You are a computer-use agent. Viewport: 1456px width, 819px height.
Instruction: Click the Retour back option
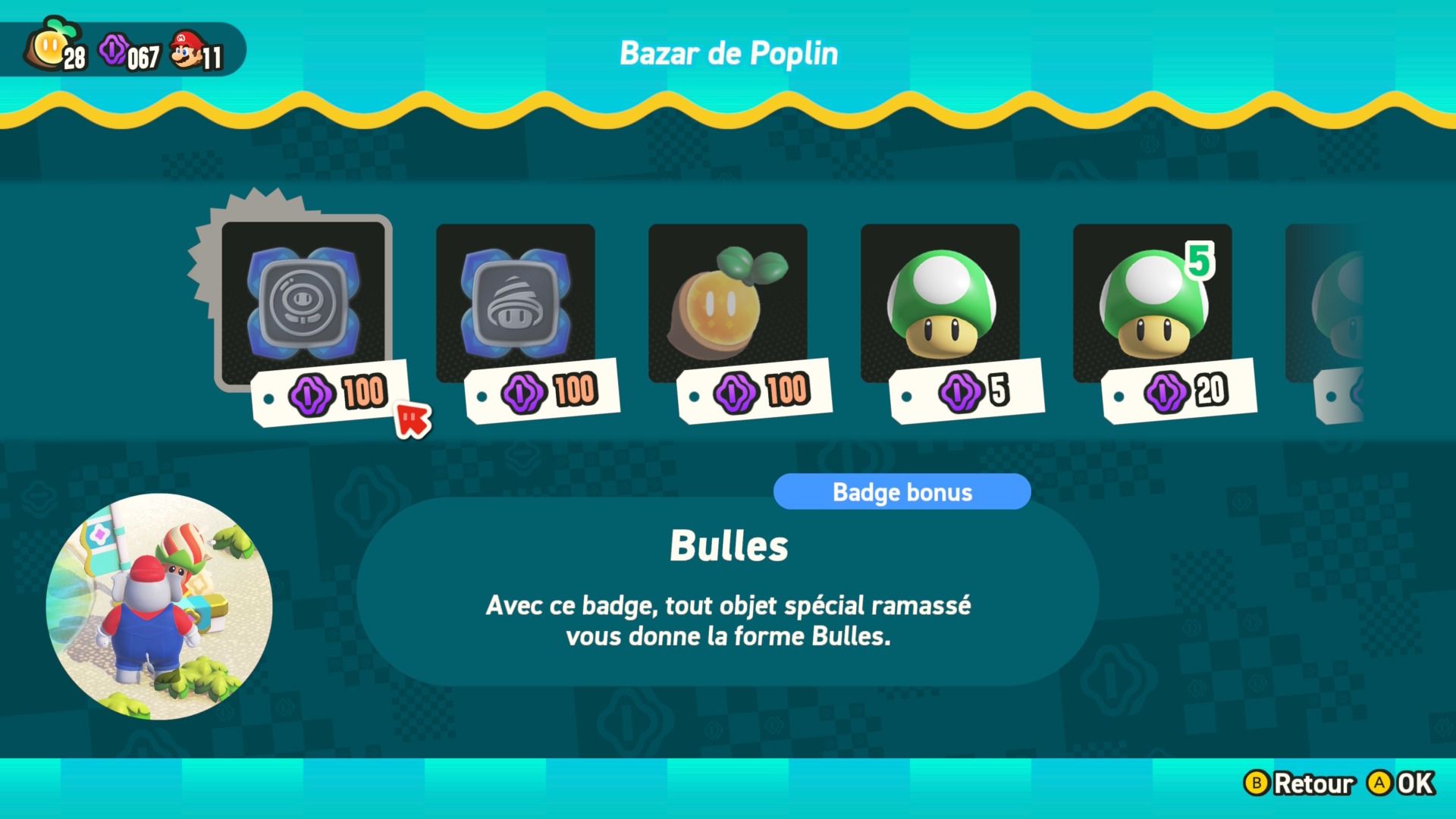pos(1300,783)
